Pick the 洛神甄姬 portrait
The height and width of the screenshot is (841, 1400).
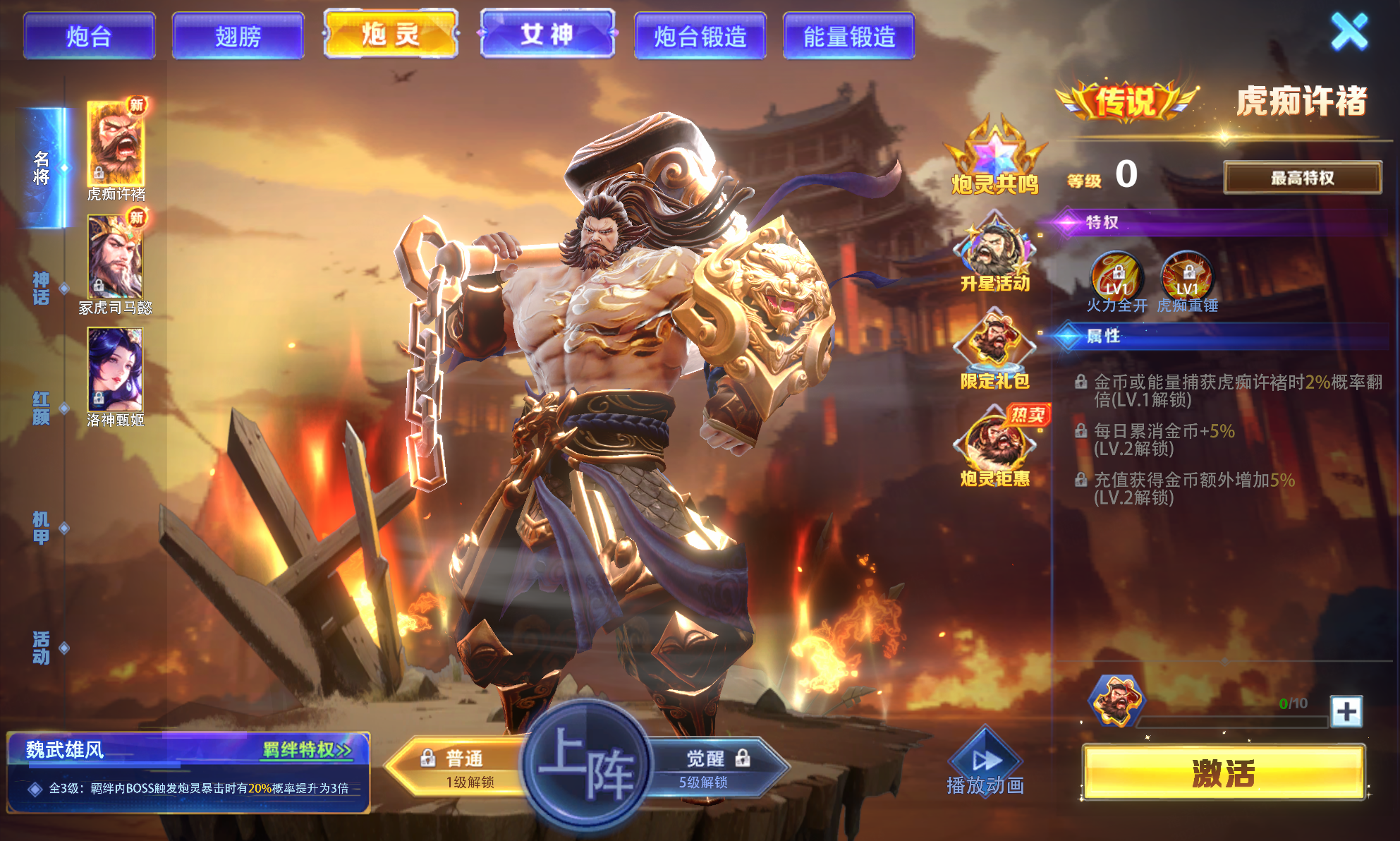coord(115,369)
